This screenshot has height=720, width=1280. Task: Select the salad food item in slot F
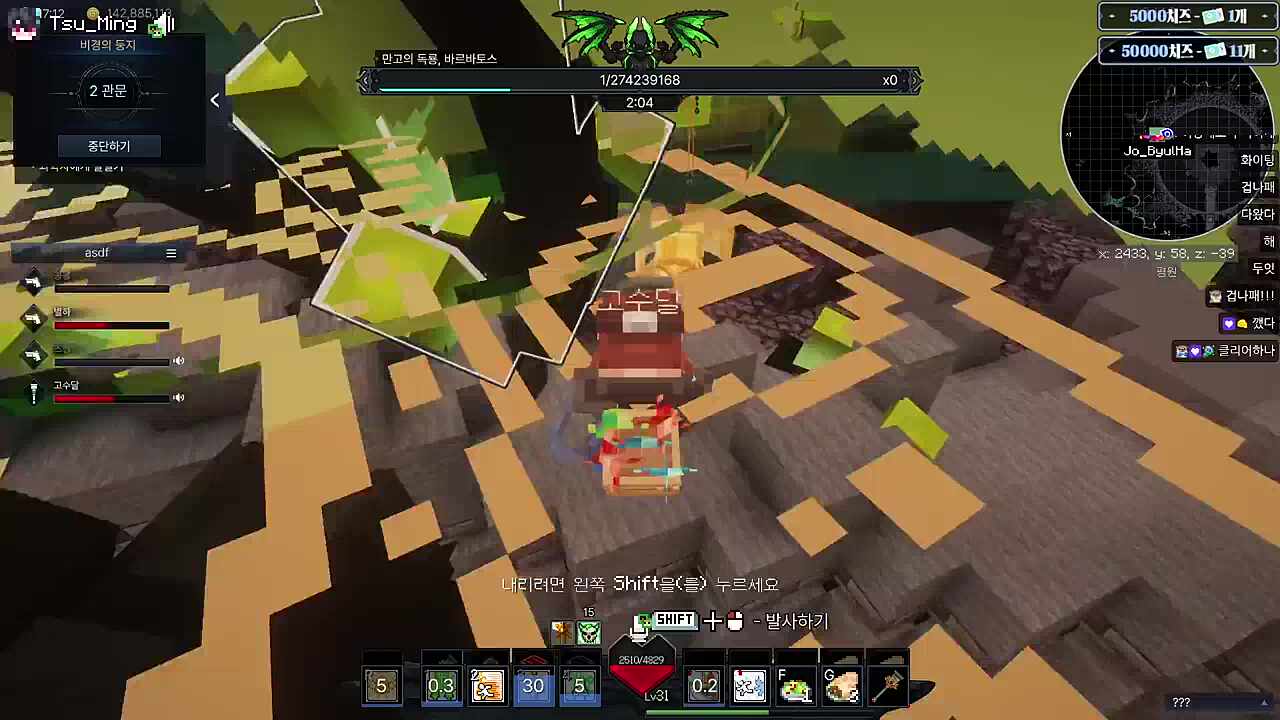pos(795,686)
